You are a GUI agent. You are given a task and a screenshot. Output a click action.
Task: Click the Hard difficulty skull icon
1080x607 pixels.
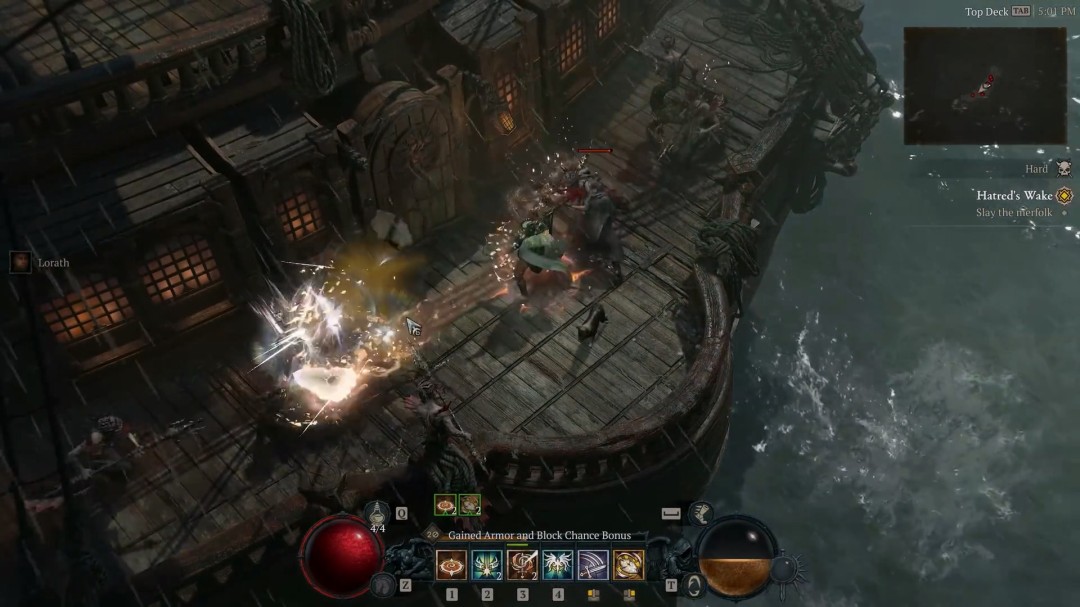[1063, 169]
